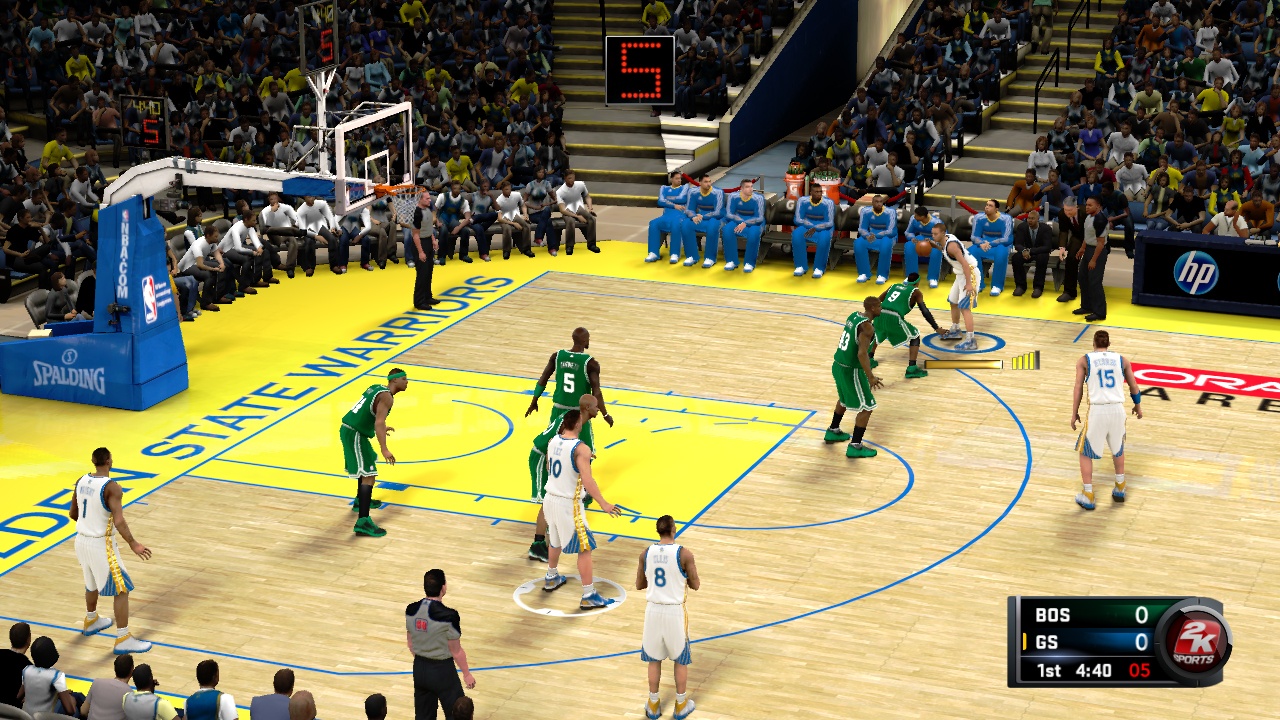Click the game clock reading 4:40
The height and width of the screenshot is (720, 1280).
point(1092,670)
